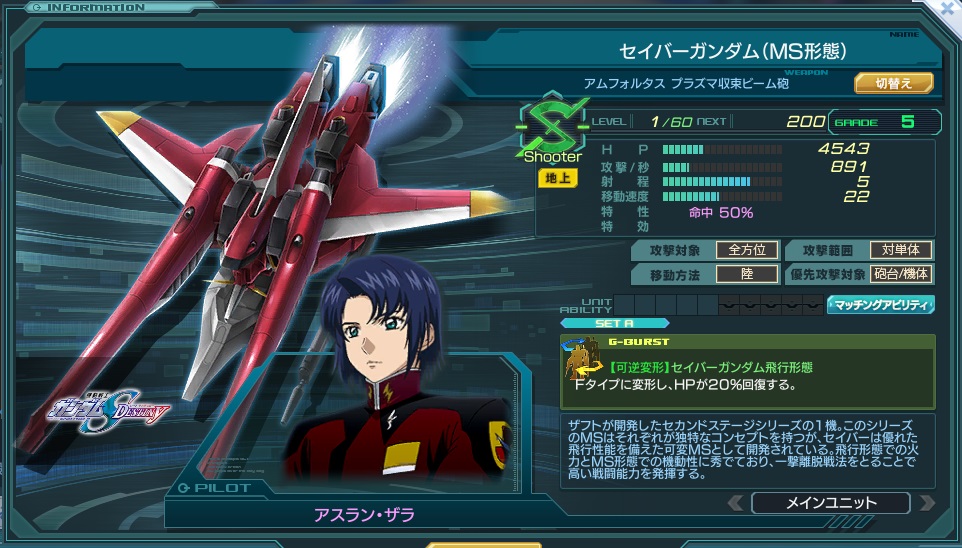Go to next unit with right arrow

tap(927, 503)
